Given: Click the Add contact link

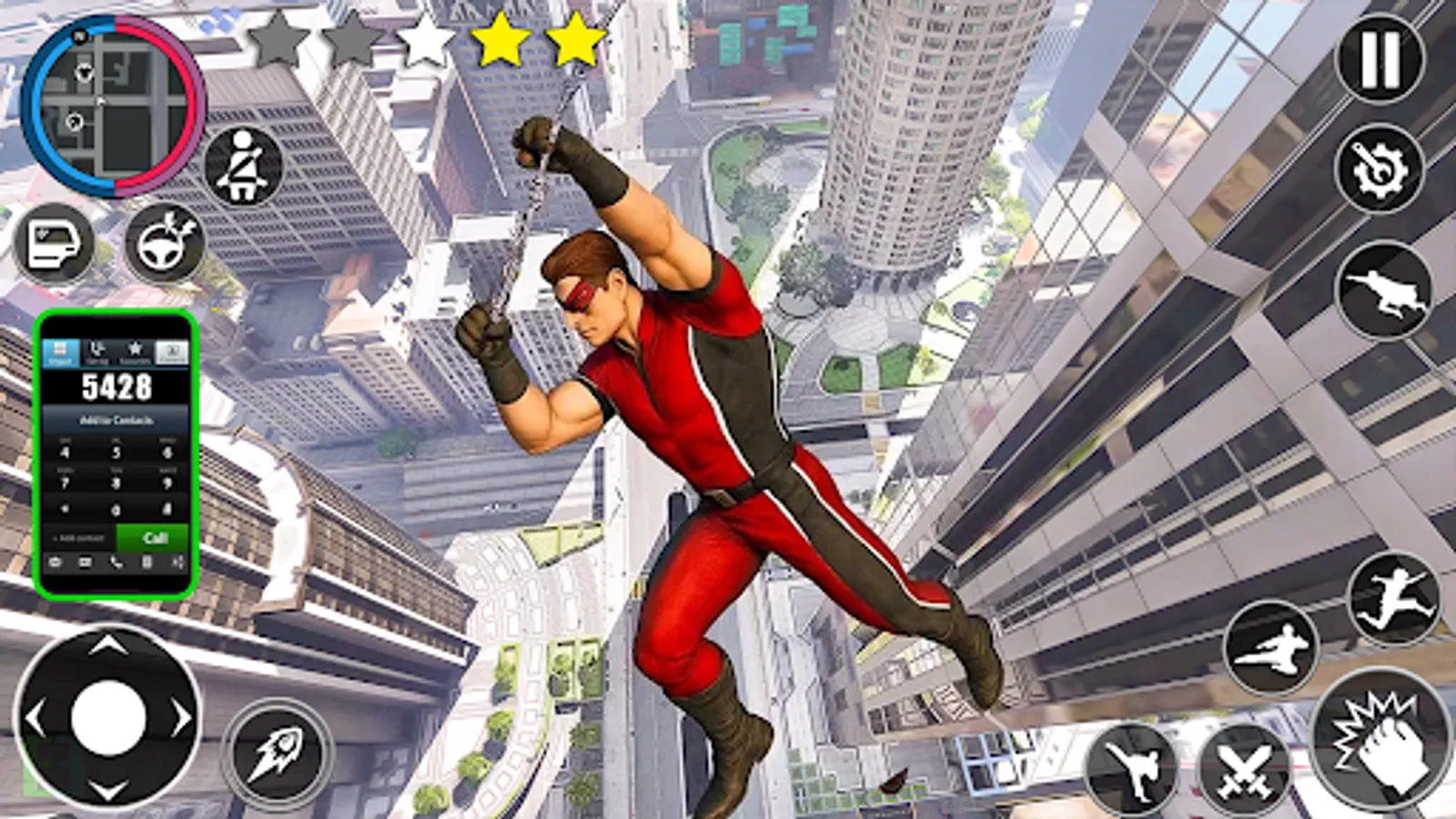Looking at the screenshot, I should 76,537.
